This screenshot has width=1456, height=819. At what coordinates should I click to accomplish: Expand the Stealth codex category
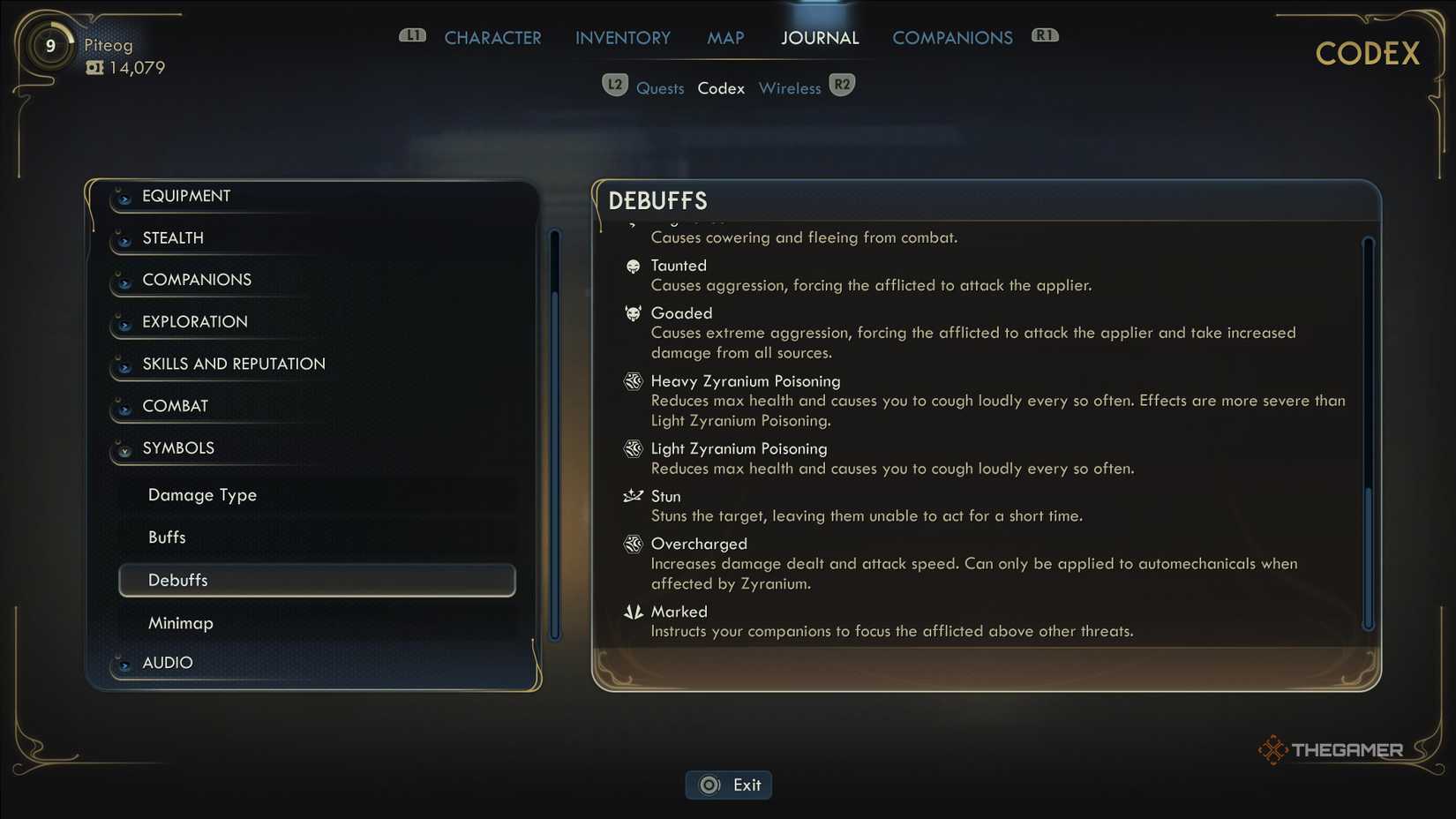173,238
